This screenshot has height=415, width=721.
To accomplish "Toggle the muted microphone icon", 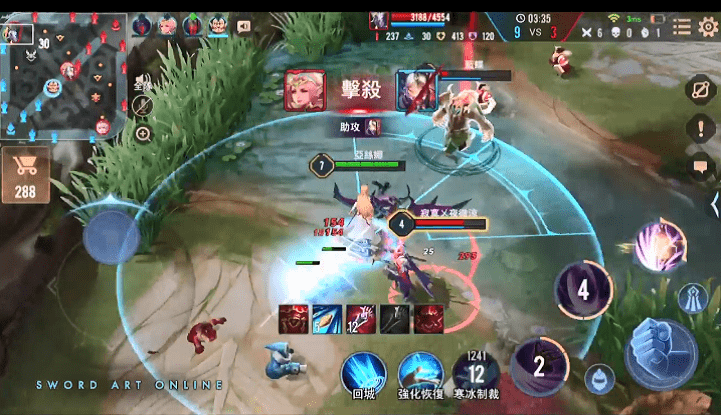I will [x=142, y=103].
